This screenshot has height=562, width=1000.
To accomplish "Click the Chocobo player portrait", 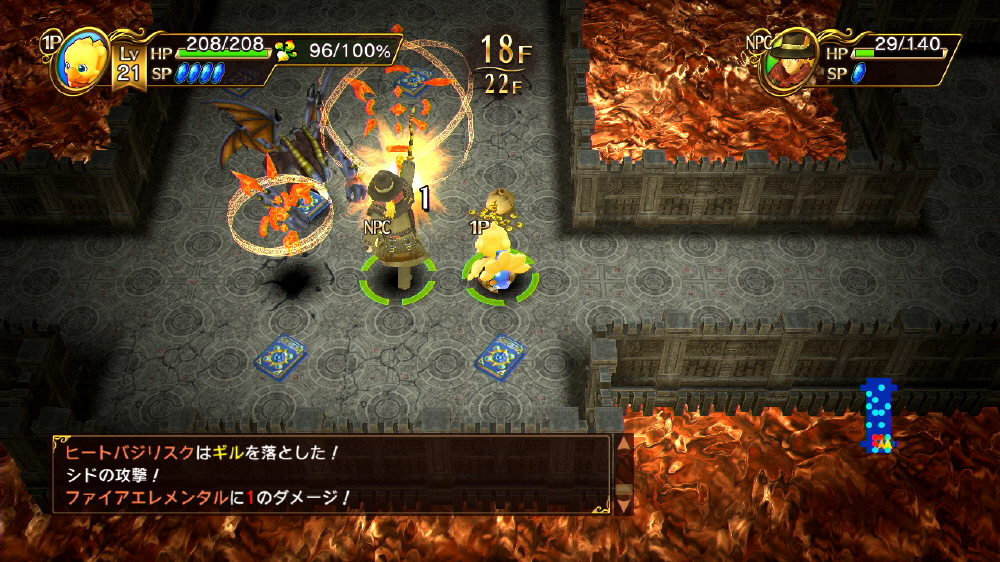I will coord(78,59).
